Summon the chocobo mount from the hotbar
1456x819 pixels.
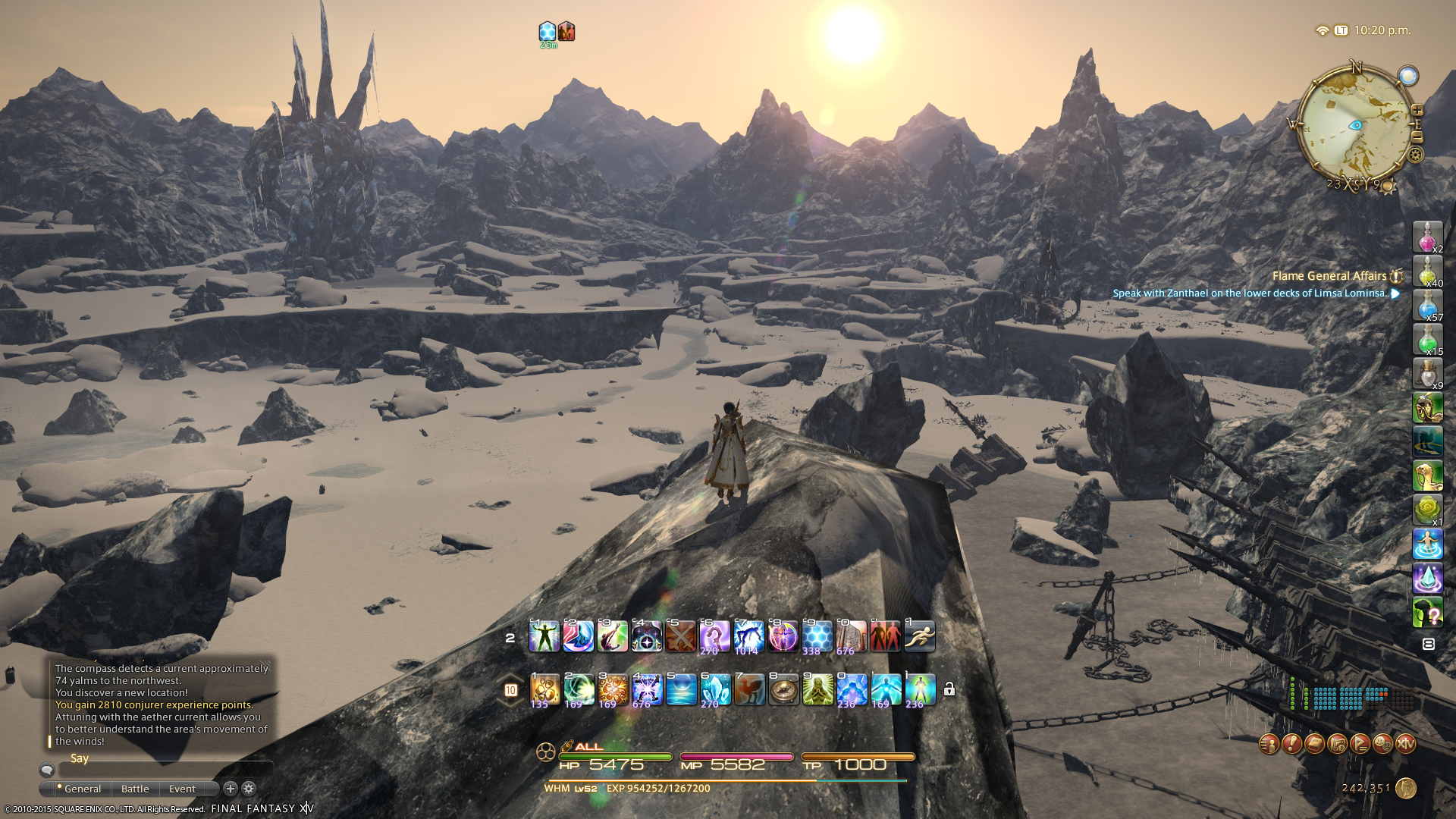(749, 689)
